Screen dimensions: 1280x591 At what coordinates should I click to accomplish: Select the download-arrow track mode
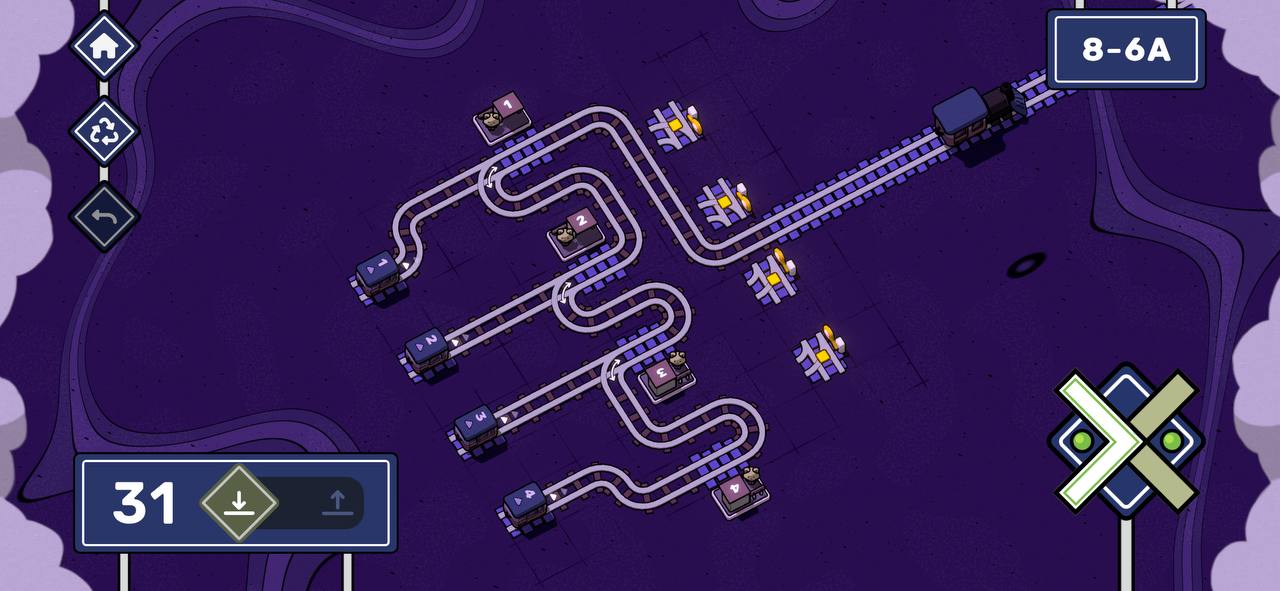238,503
